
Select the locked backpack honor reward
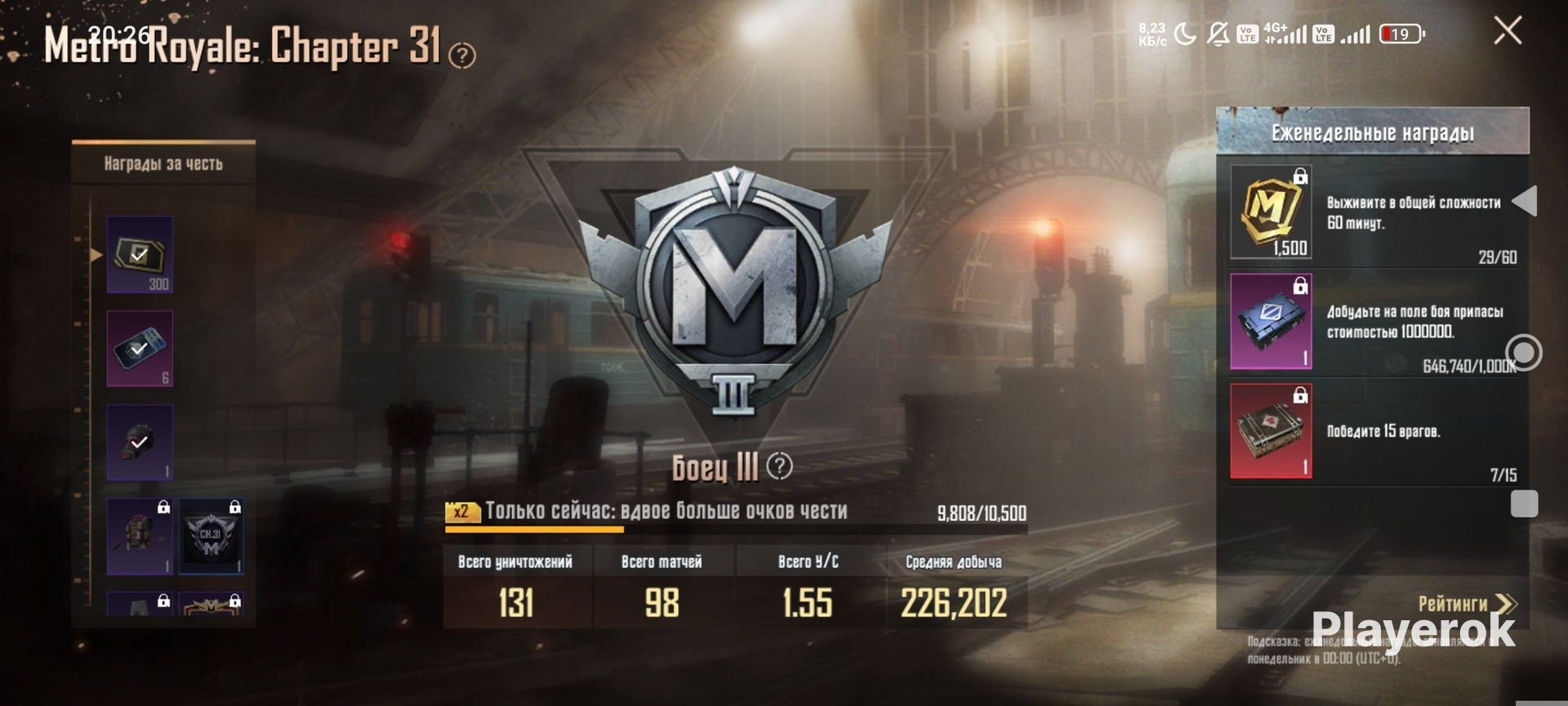[x=140, y=537]
